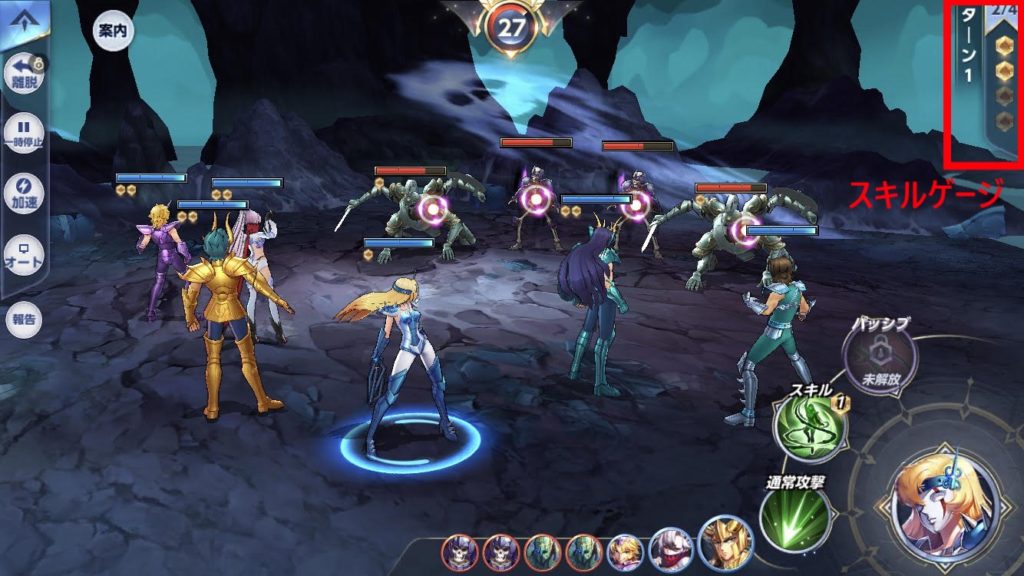The height and width of the screenshot is (576, 1024).
Task: Collapse the side menu with the up arrow
Action: [22, 20]
